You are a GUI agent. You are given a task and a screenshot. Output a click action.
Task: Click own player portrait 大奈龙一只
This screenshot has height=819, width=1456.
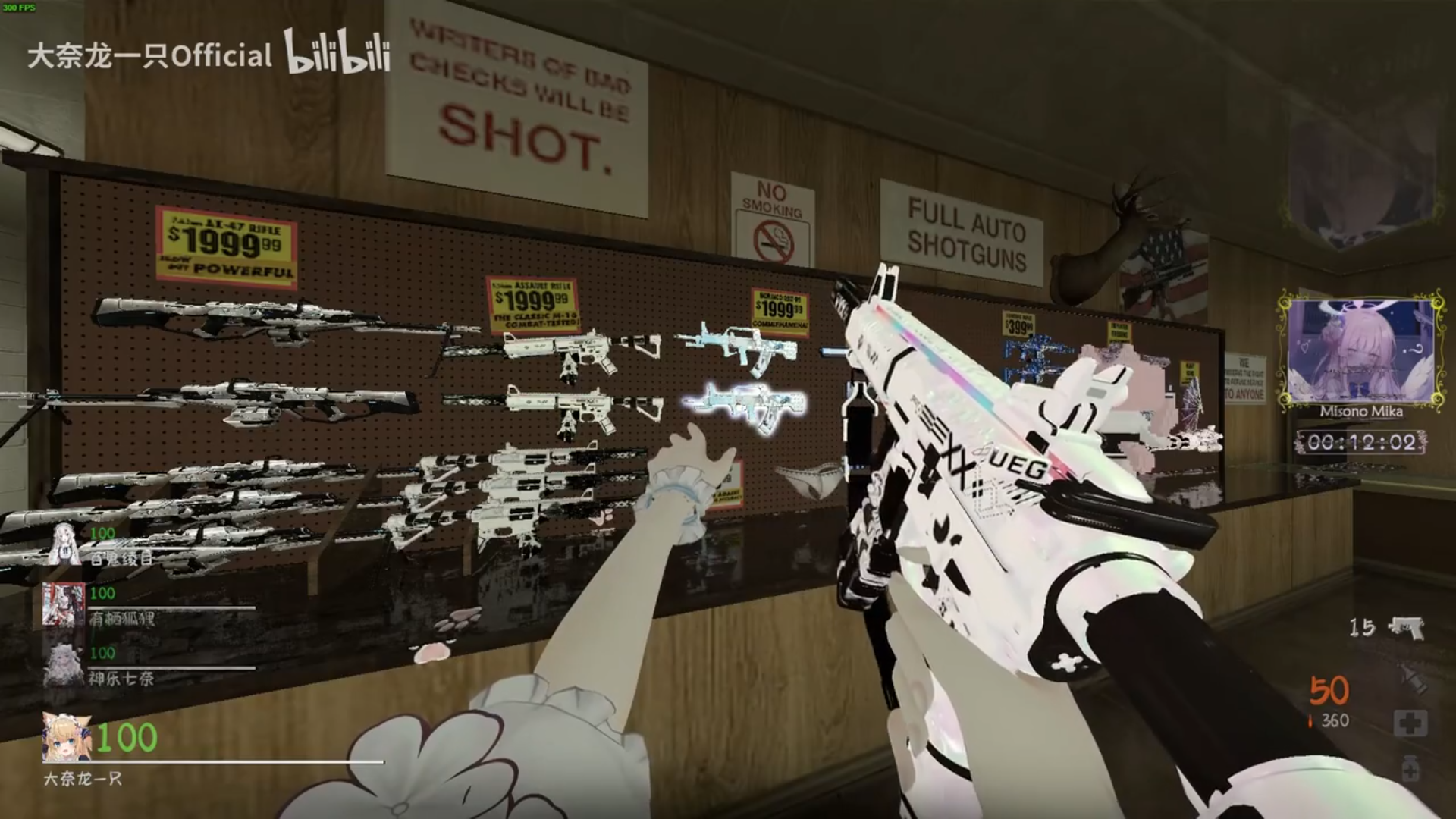[67, 737]
